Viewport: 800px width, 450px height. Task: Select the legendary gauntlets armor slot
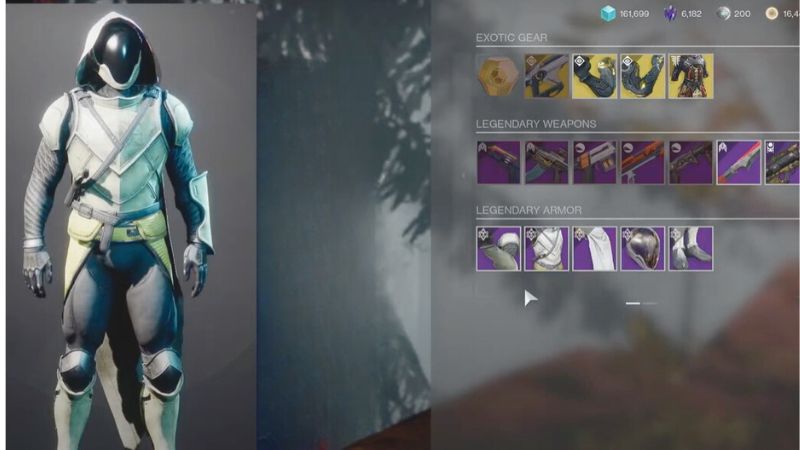tap(498, 248)
